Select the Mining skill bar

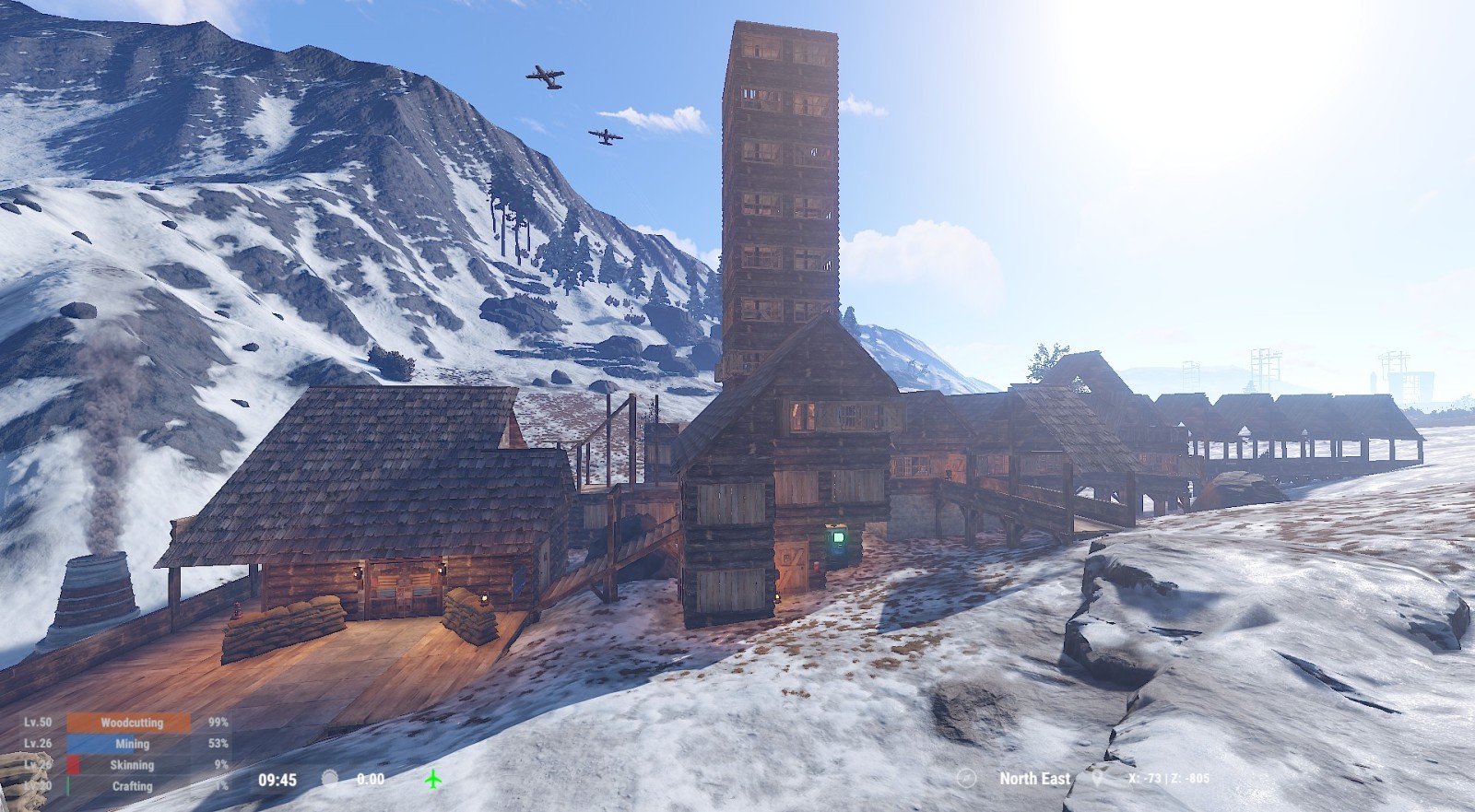tap(129, 744)
